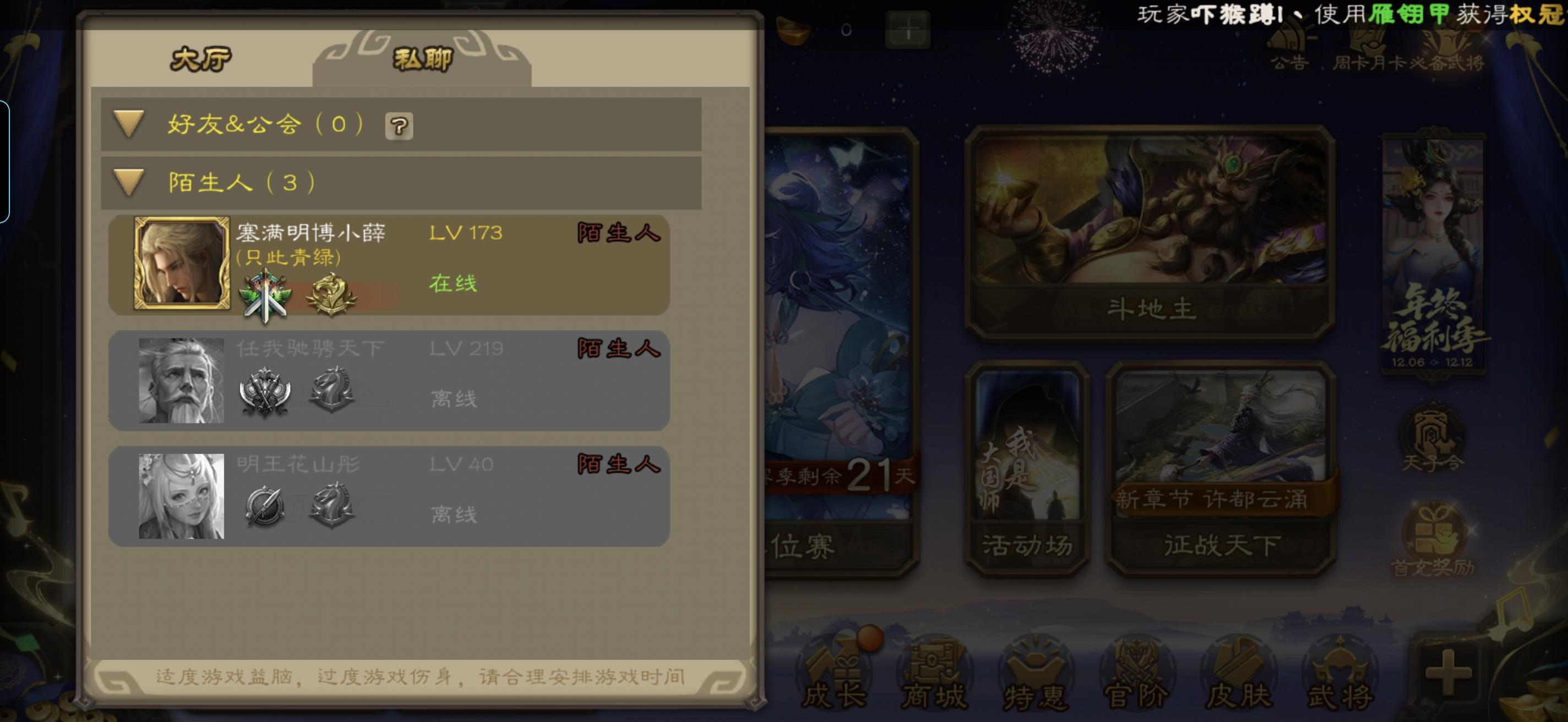The image size is (1568, 722).
Task: Collapse the 好友&公会（0）section
Action: click(x=128, y=124)
